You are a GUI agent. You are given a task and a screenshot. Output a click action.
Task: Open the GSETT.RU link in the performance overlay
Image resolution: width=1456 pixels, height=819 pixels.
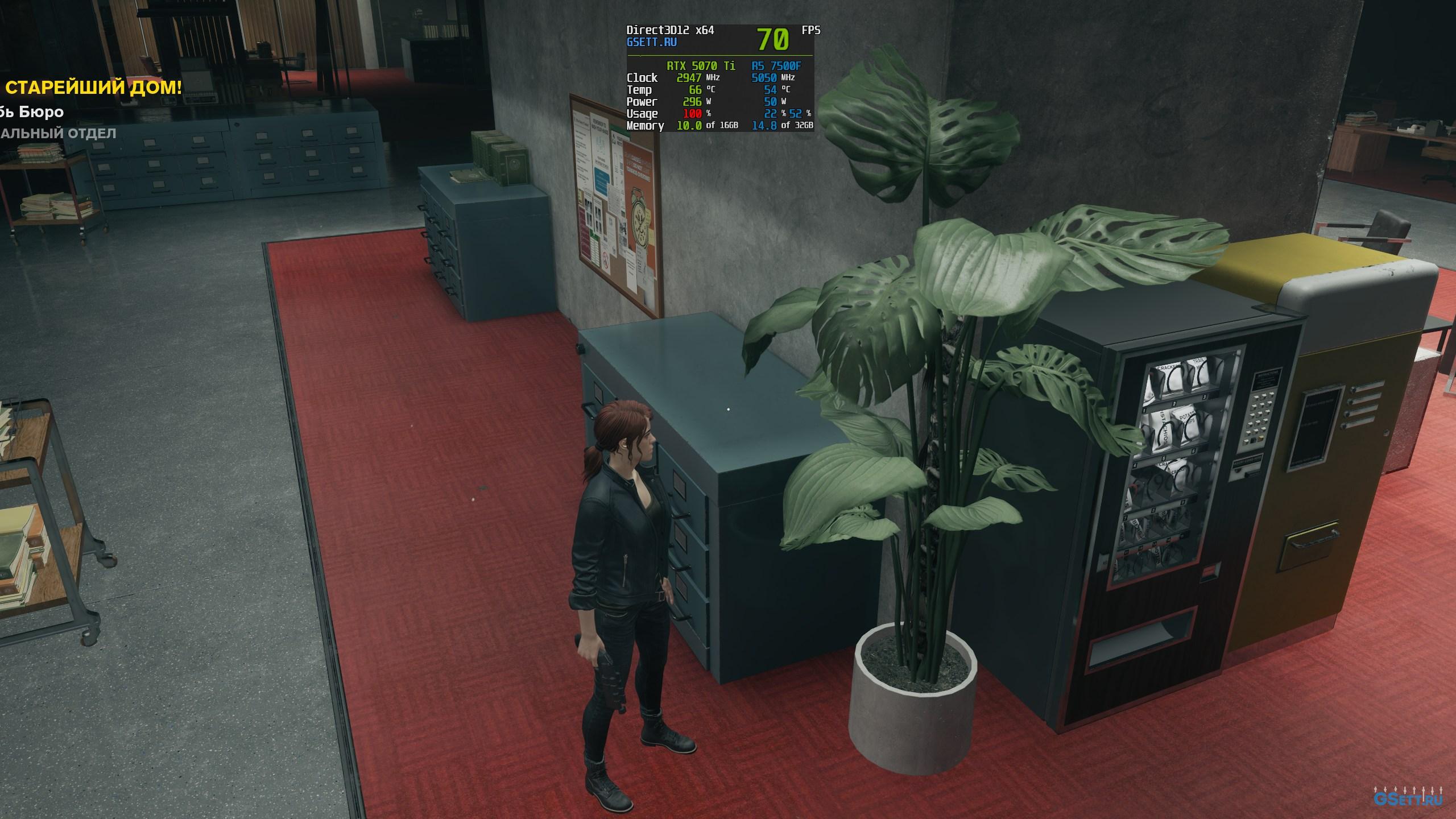pos(651,42)
